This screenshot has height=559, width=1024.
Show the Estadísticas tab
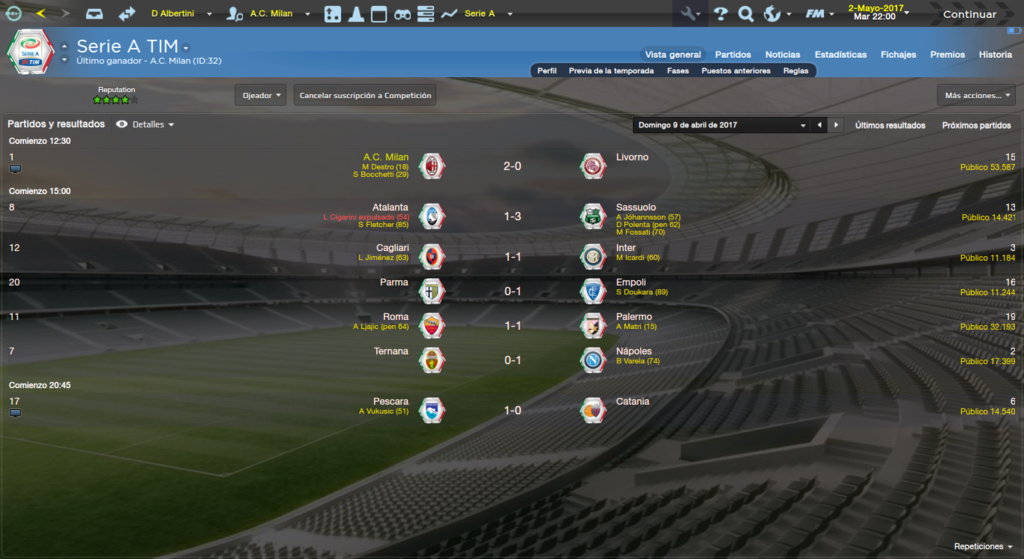point(841,54)
